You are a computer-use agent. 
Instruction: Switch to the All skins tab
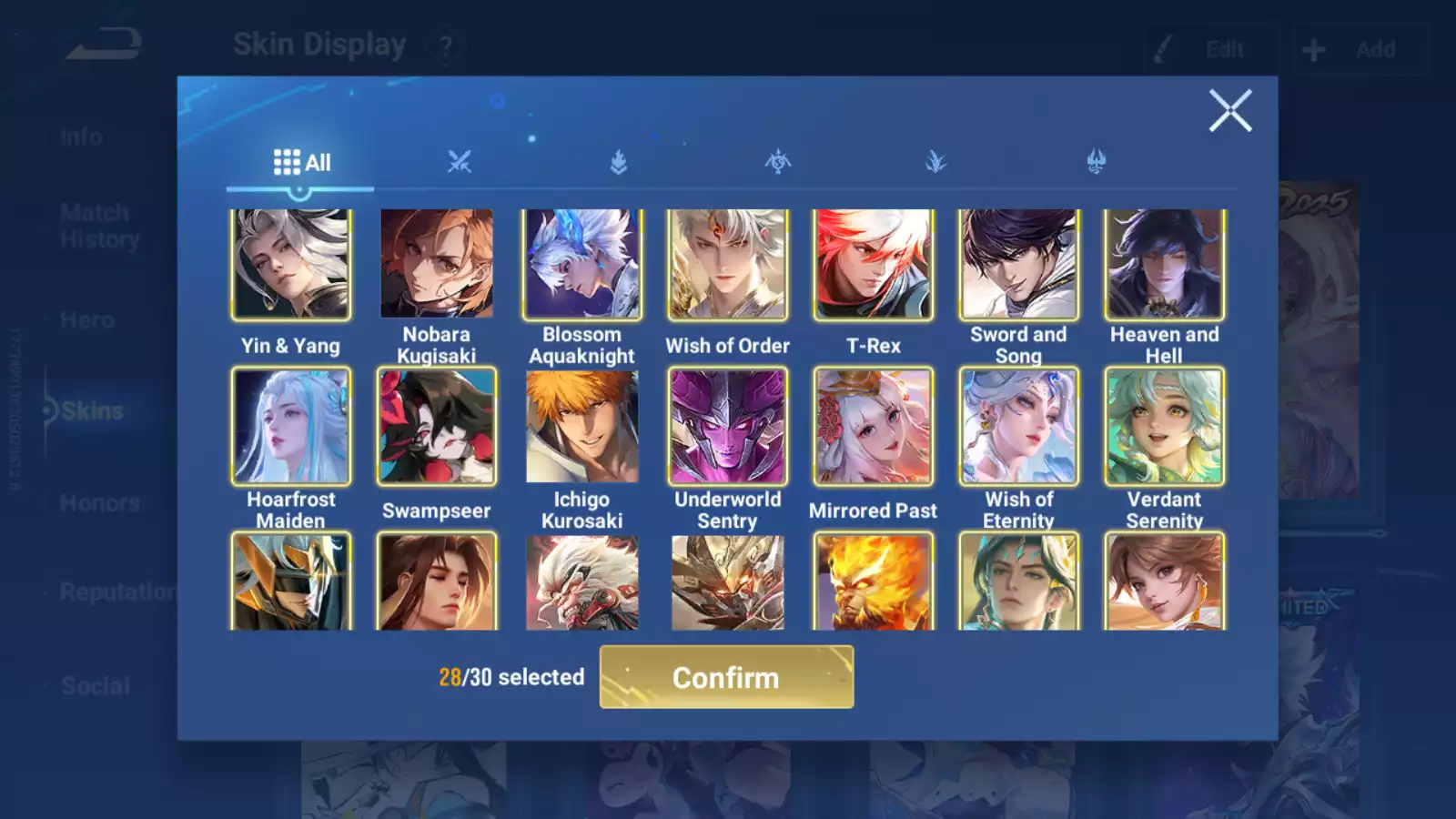[301, 163]
